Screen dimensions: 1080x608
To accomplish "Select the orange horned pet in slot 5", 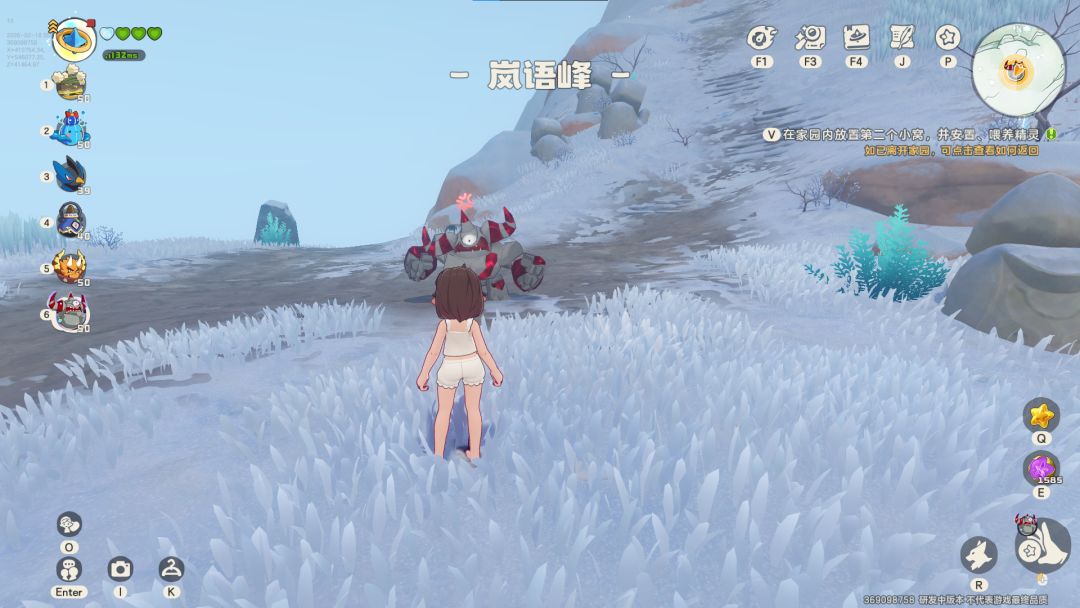I will tap(70, 267).
